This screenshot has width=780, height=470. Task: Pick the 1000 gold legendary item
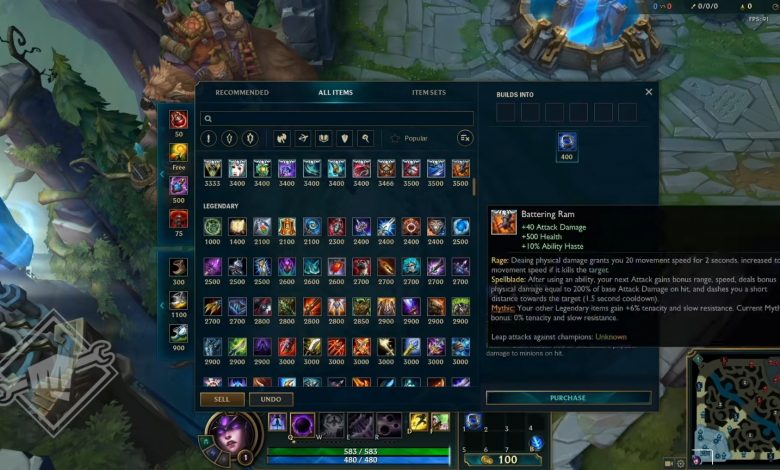pos(213,227)
